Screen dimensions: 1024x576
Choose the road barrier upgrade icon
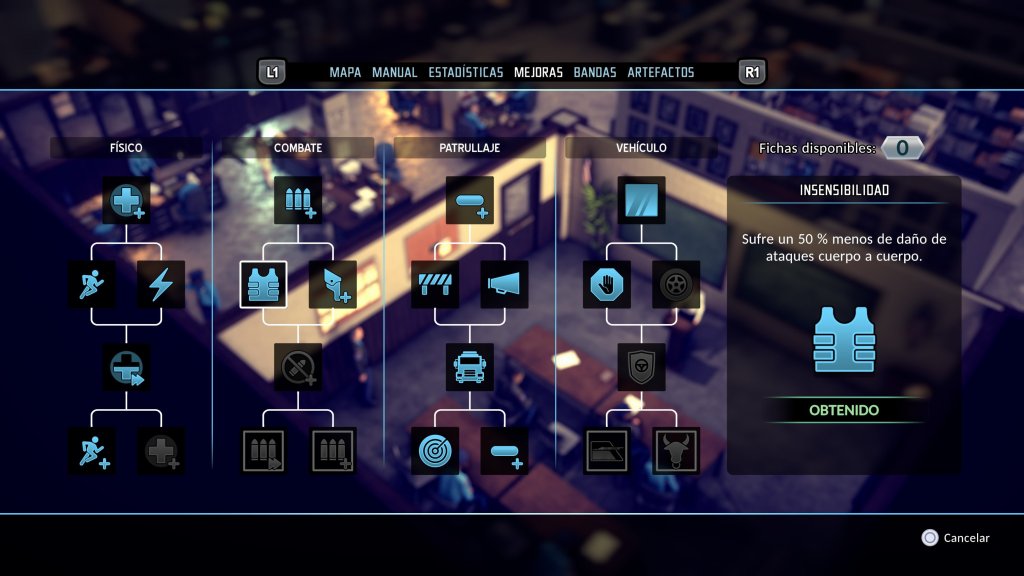(x=435, y=285)
